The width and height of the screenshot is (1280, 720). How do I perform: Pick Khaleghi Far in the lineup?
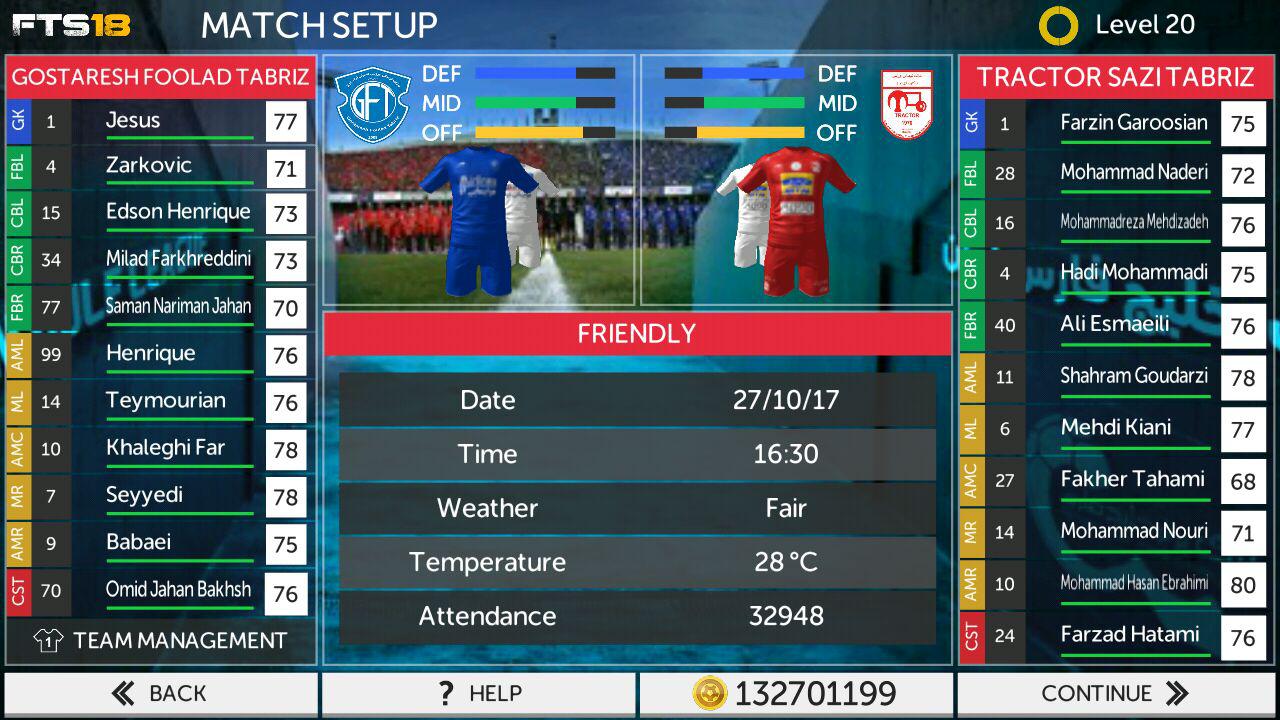pos(160,448)
